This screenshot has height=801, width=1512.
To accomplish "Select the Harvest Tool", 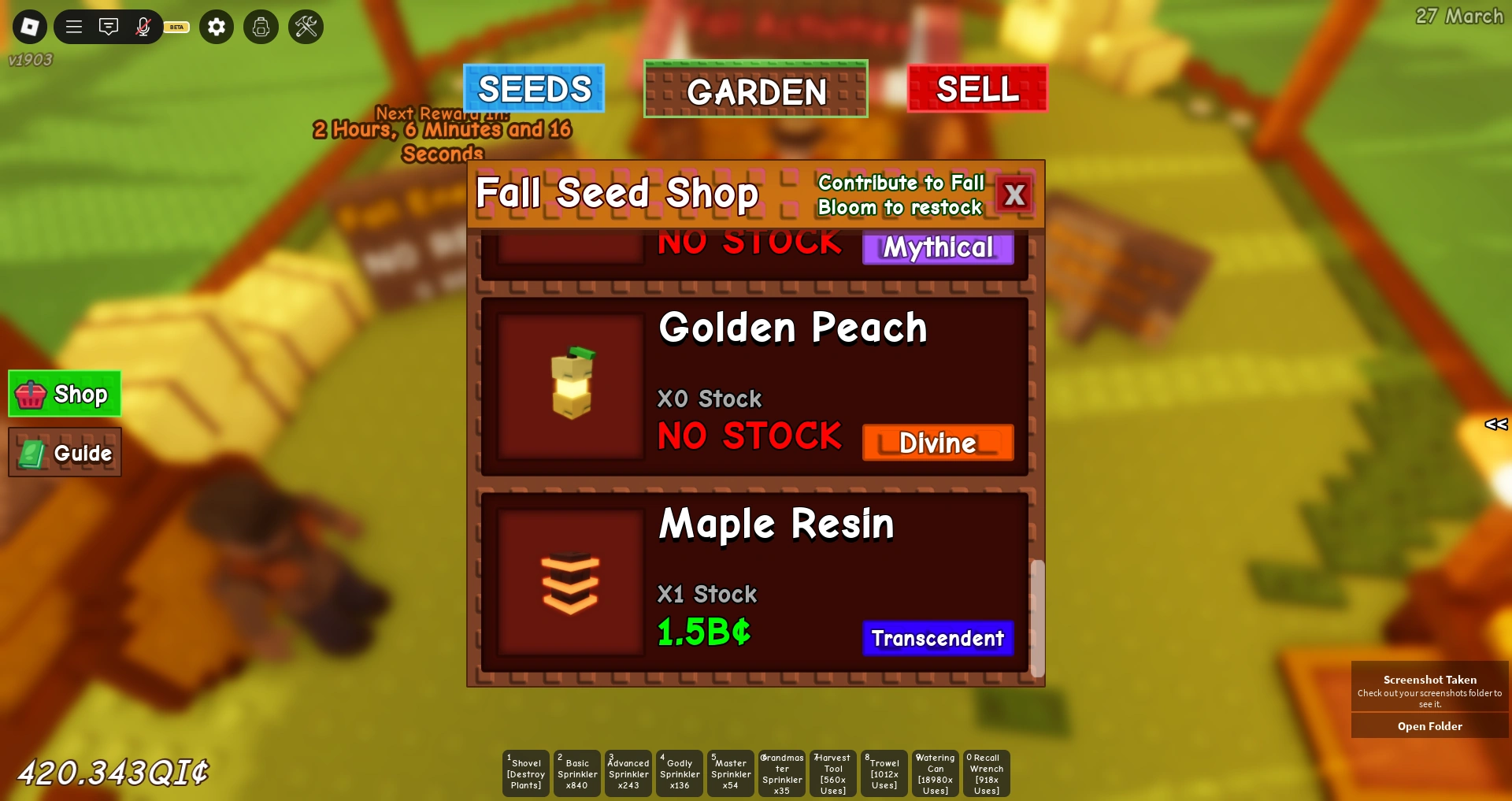I will 832,773.
